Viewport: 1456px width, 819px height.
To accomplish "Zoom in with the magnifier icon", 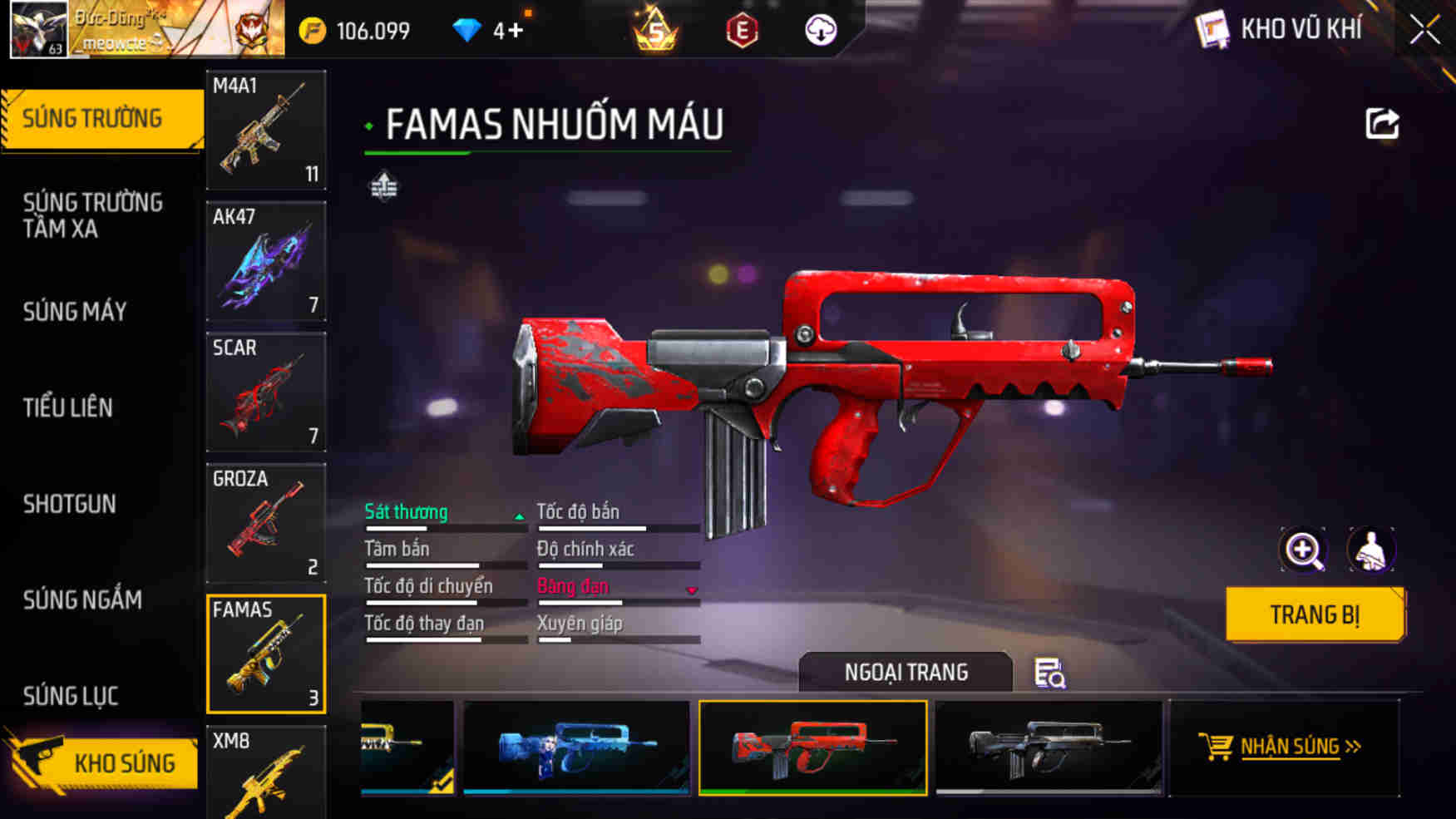I will pos(1303,550).
